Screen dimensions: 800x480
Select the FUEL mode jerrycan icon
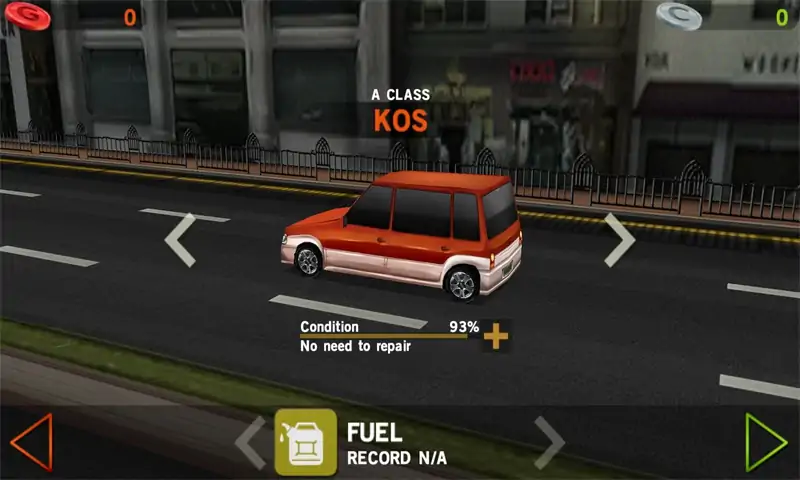tap(305, 442)
